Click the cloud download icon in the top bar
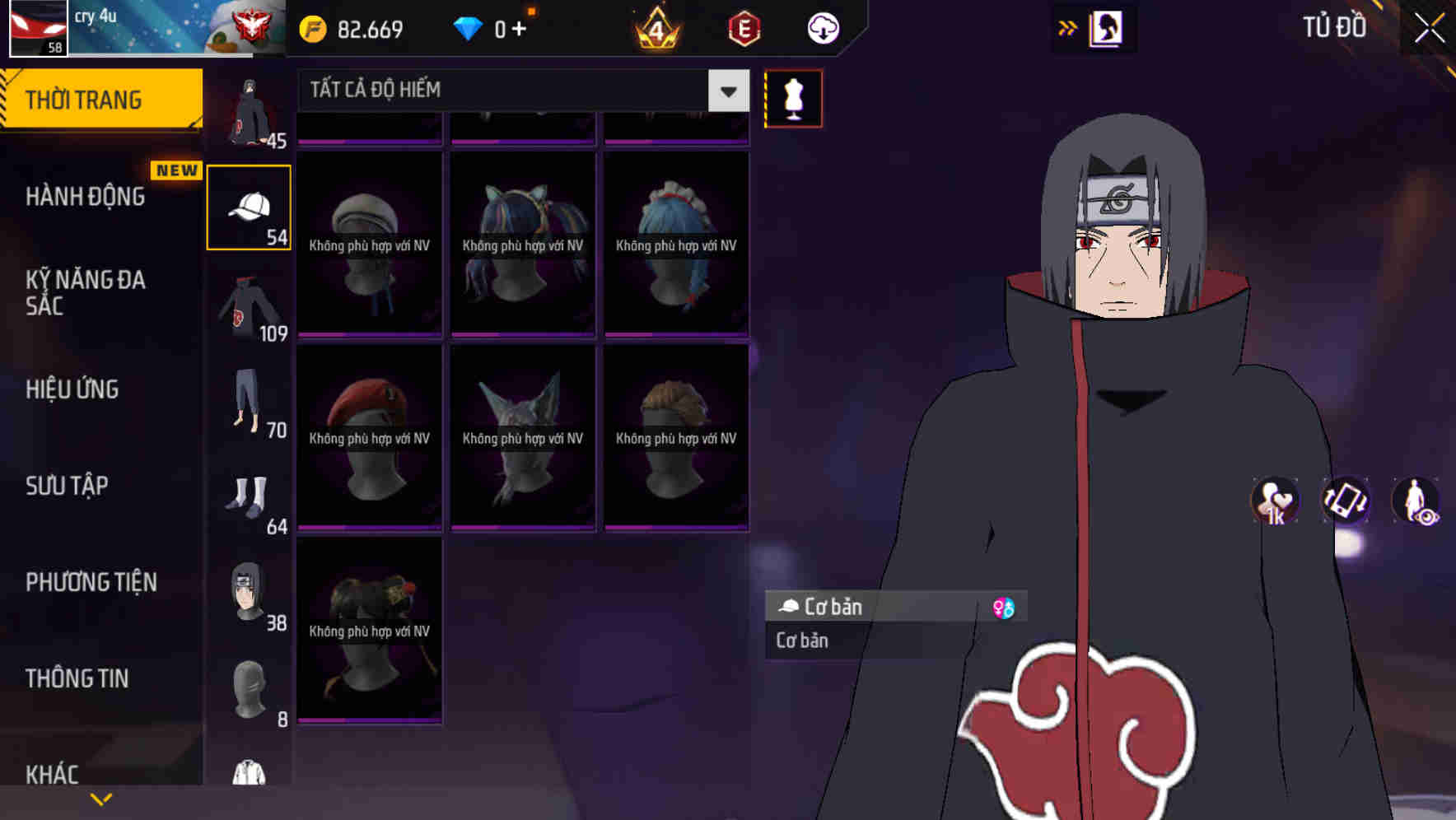Screen dimensions: 1456x820 [821, 26]
